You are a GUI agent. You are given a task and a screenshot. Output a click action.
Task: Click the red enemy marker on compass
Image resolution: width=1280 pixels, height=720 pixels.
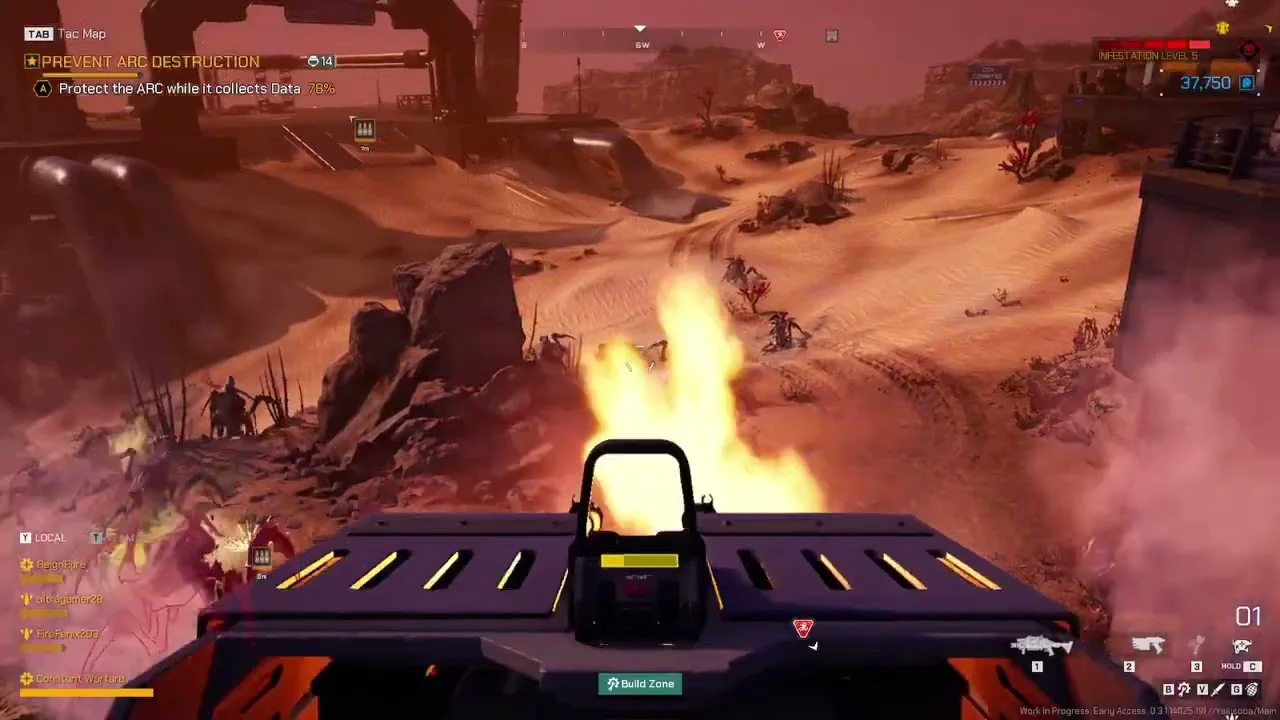click(x=780, y=36)
